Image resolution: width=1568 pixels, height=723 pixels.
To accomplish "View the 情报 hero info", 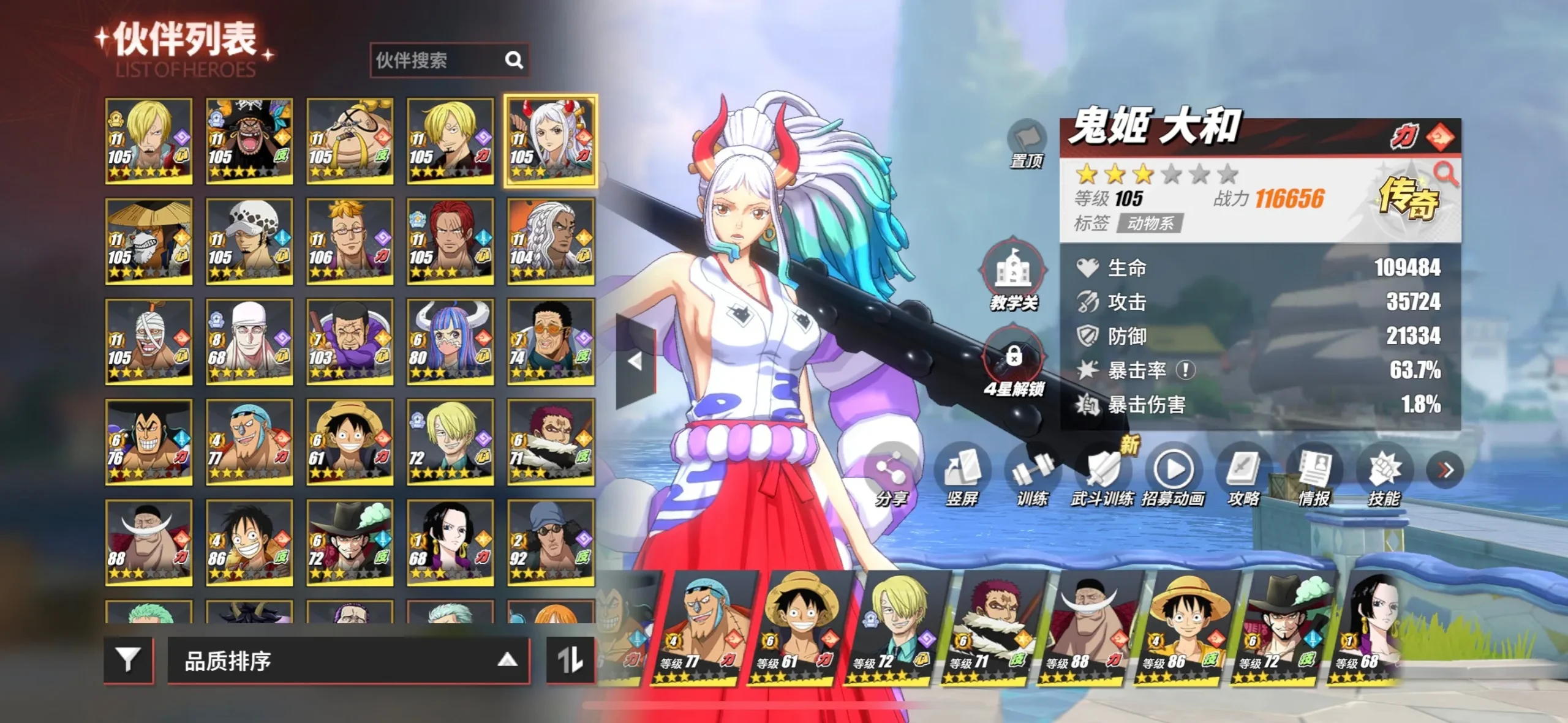I will (x=1314, y=474).
